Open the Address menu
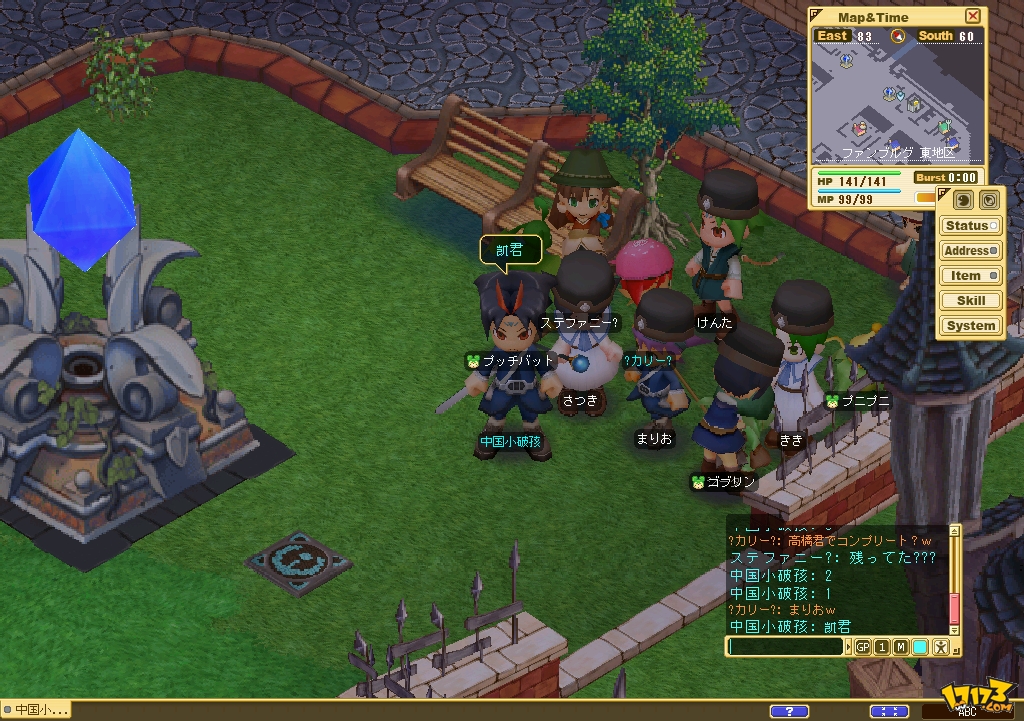Image resolution: width=1024 pixels, height=721 pixels. click(x=970, y=251)
